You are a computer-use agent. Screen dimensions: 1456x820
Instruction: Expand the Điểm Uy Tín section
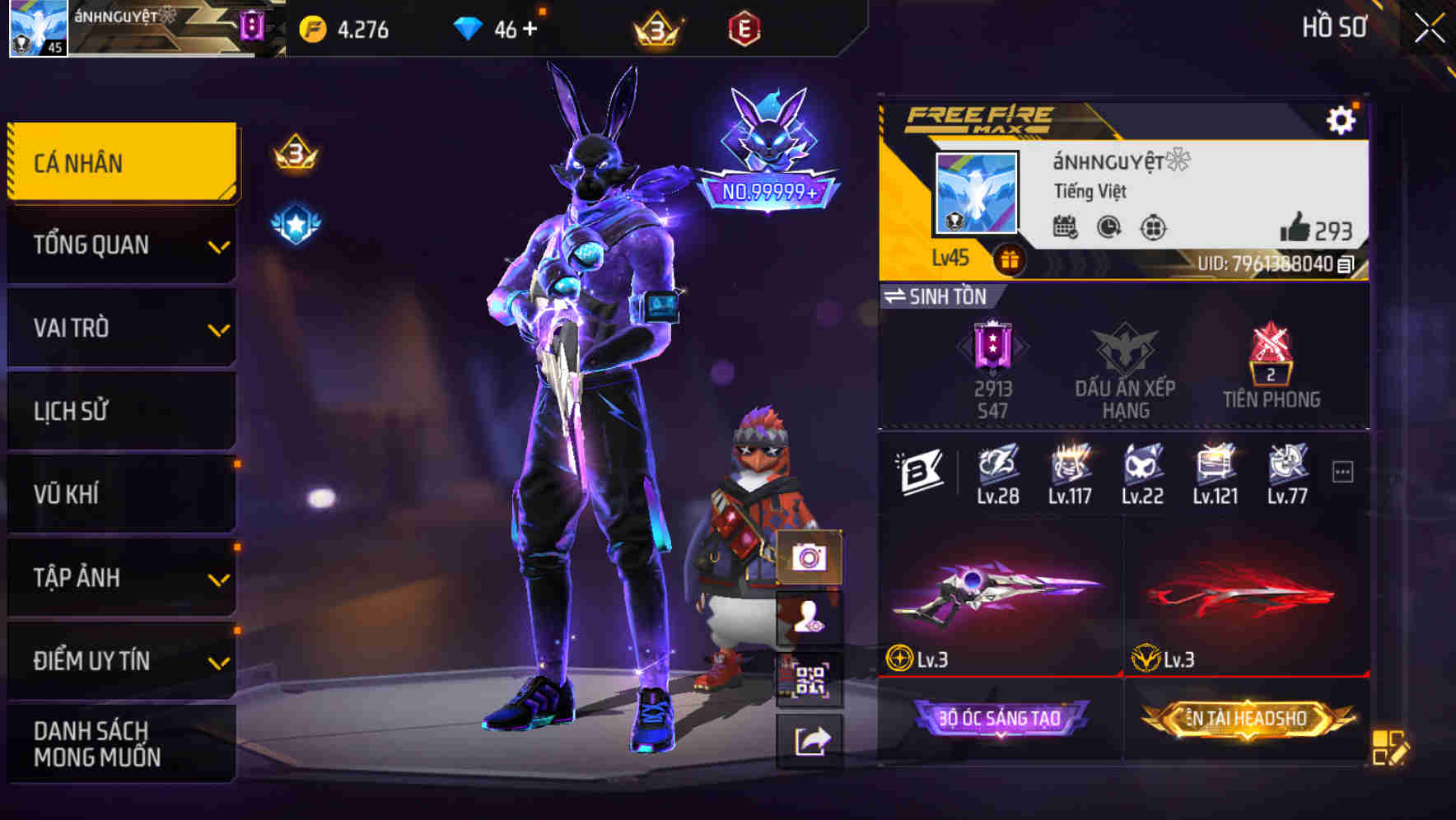121,659
